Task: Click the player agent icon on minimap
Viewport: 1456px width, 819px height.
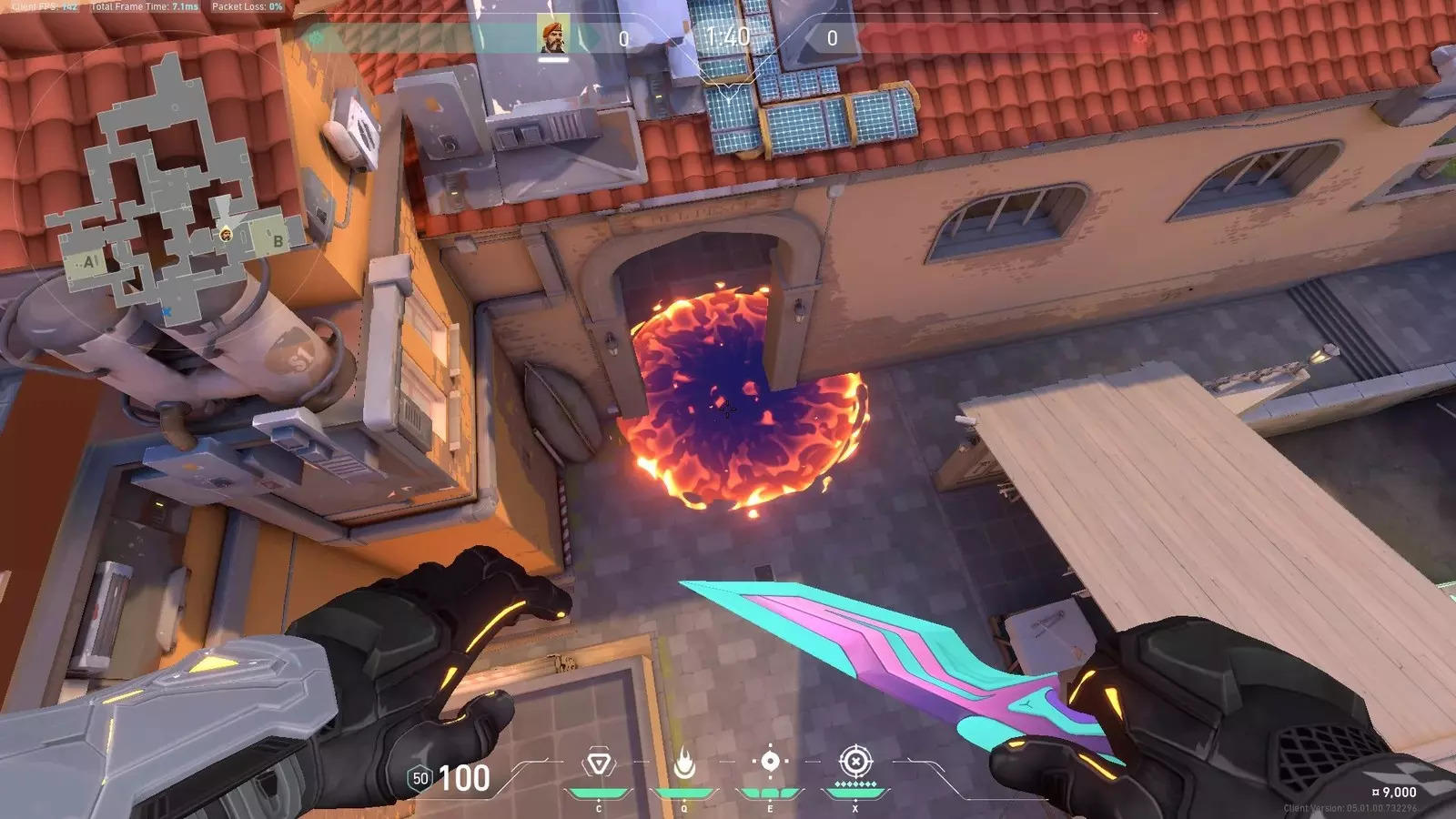Action: click(226, 235)
